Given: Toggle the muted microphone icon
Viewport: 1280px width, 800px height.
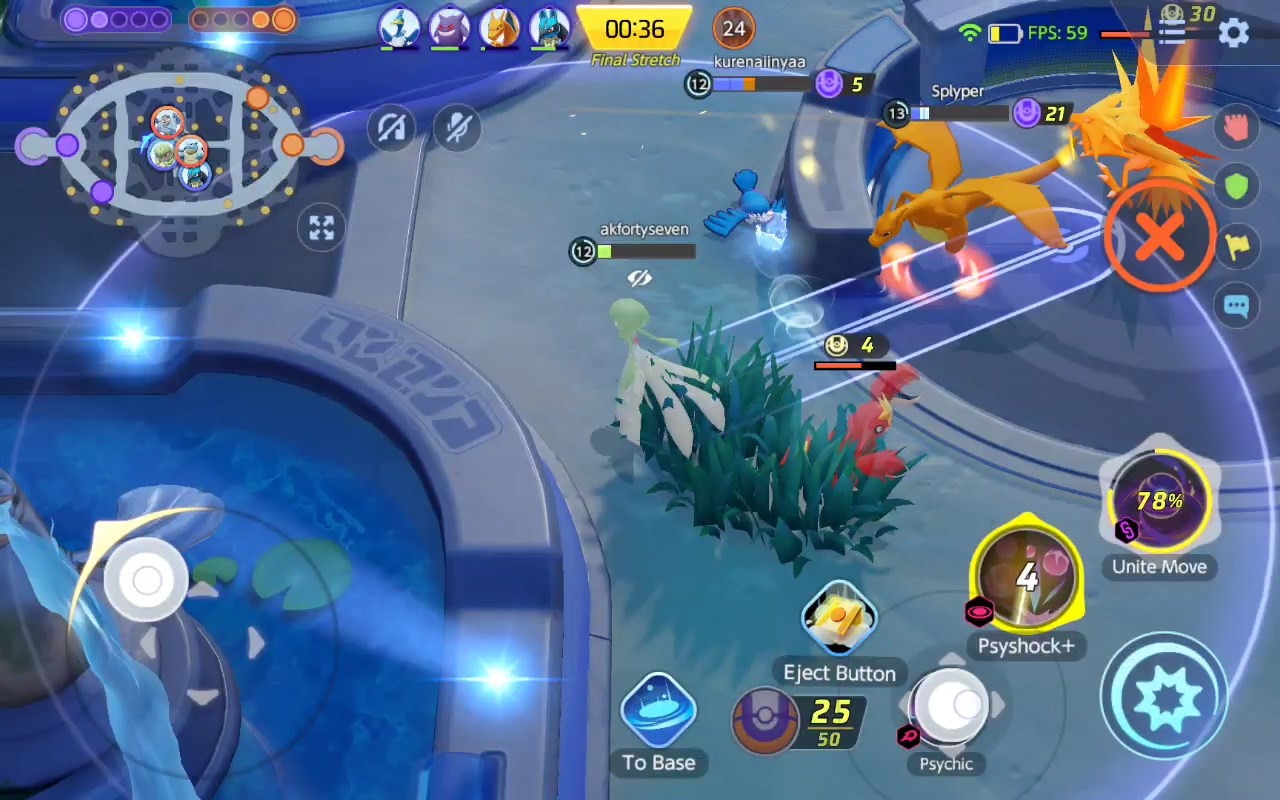Looking at the screenshot, I should [458, 128].
